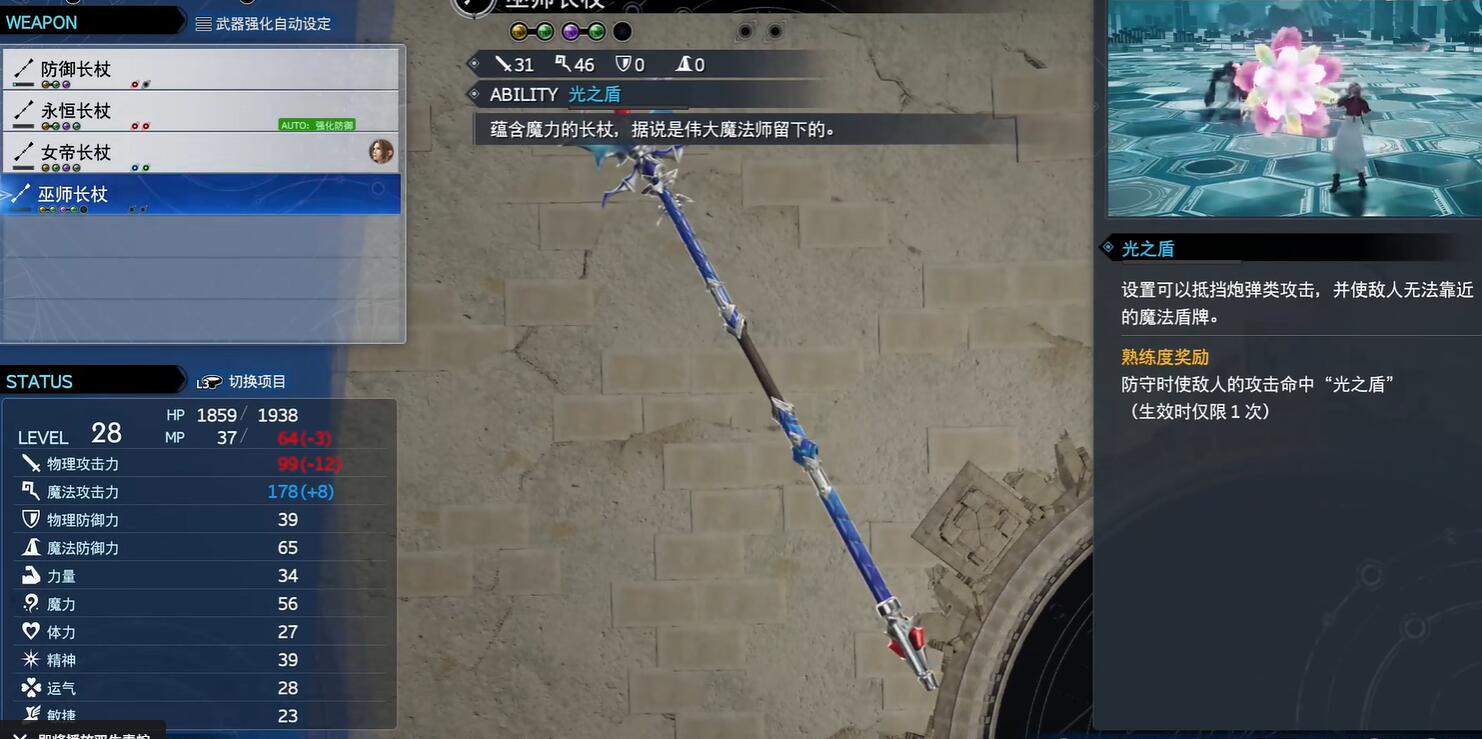
Task: Click the magic defense hat icon showing 0
Action: (x=683, y=64)
